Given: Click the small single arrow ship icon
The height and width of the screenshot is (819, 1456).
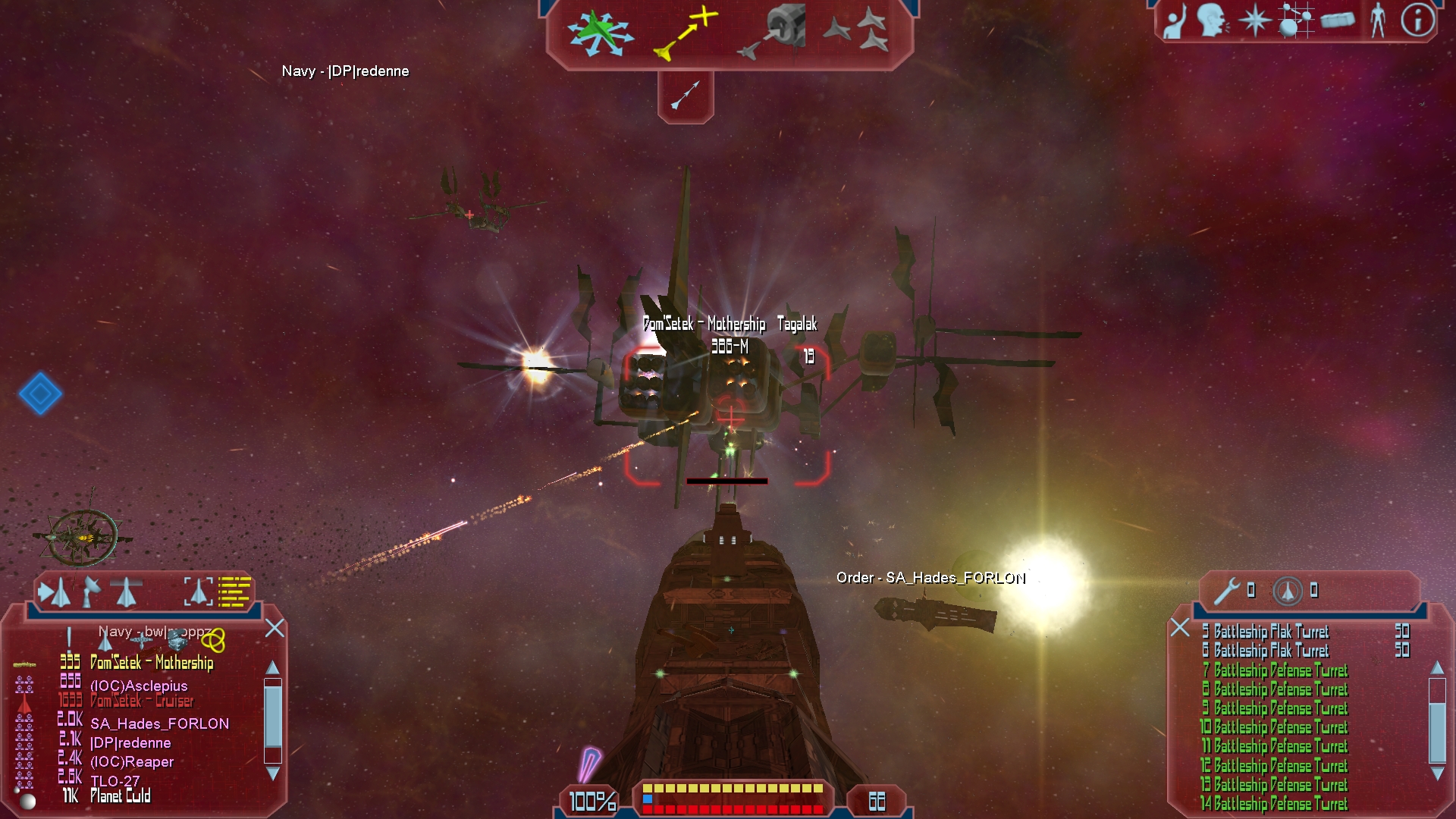Looking at the screenshot, I should (686, 95).
